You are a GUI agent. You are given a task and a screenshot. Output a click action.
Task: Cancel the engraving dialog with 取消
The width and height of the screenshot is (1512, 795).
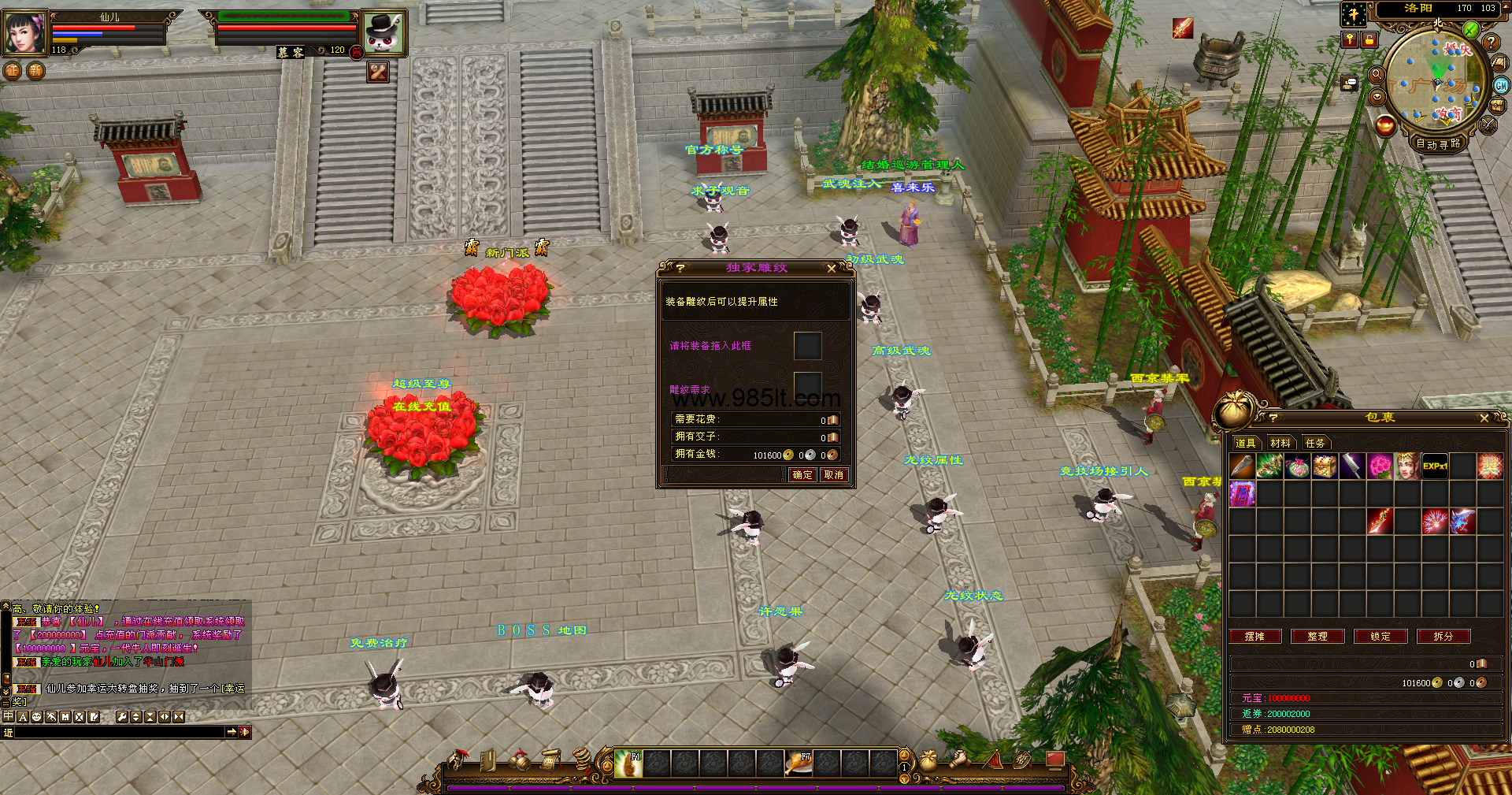pyautogui.click(x=833, y=475)
